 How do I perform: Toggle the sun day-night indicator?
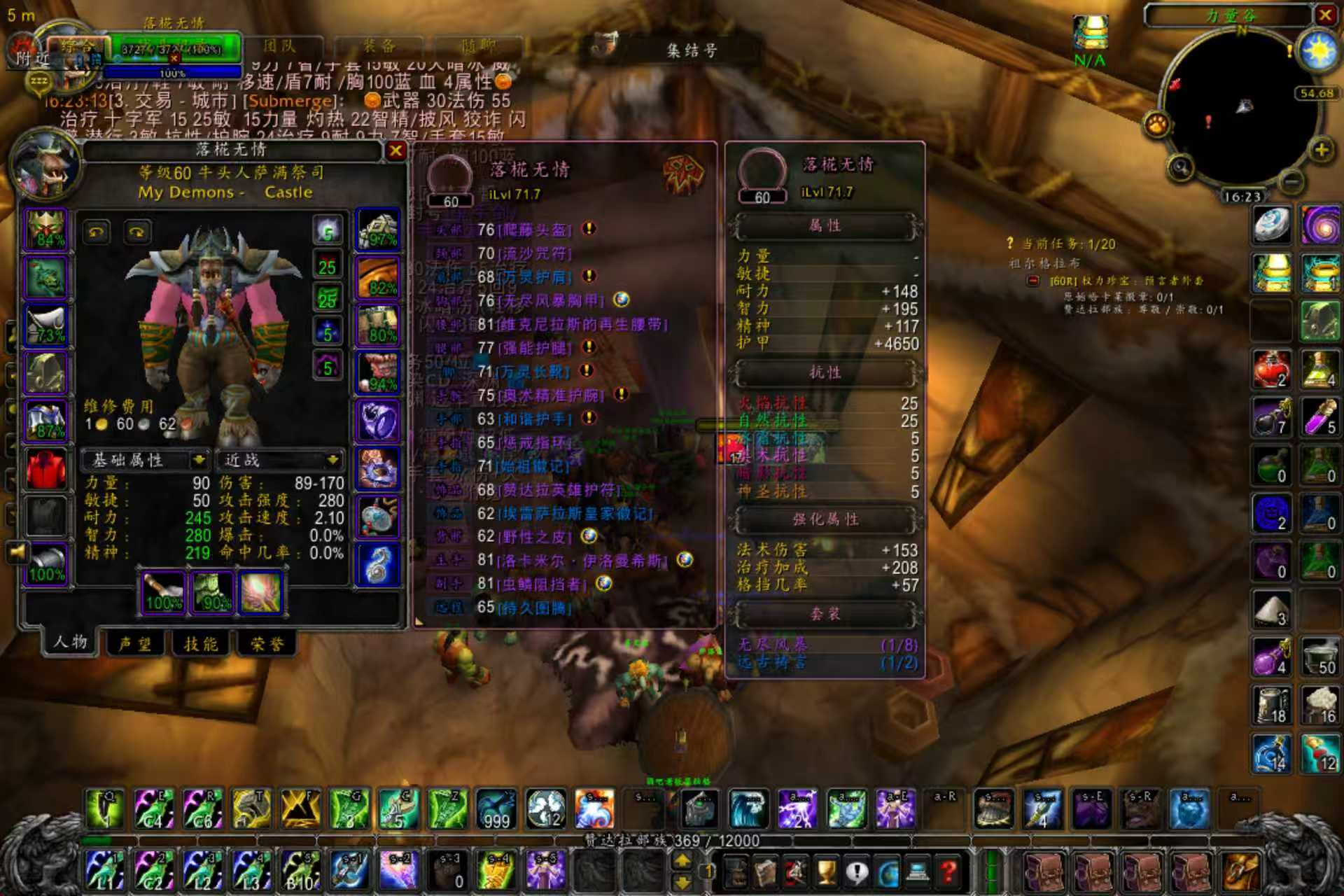coord(1318,52)
